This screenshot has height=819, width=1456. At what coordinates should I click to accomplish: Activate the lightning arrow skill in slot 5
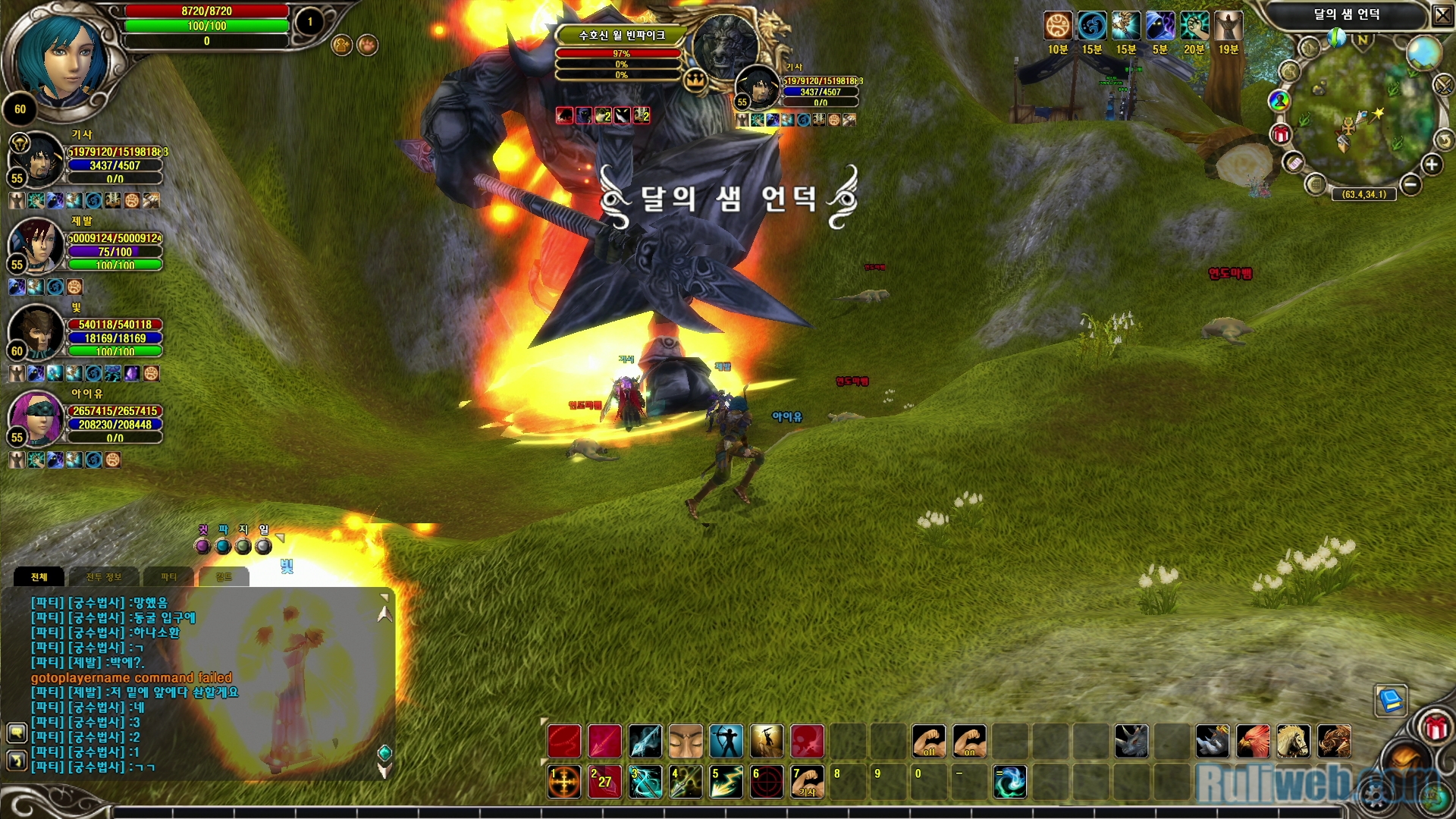726,782
